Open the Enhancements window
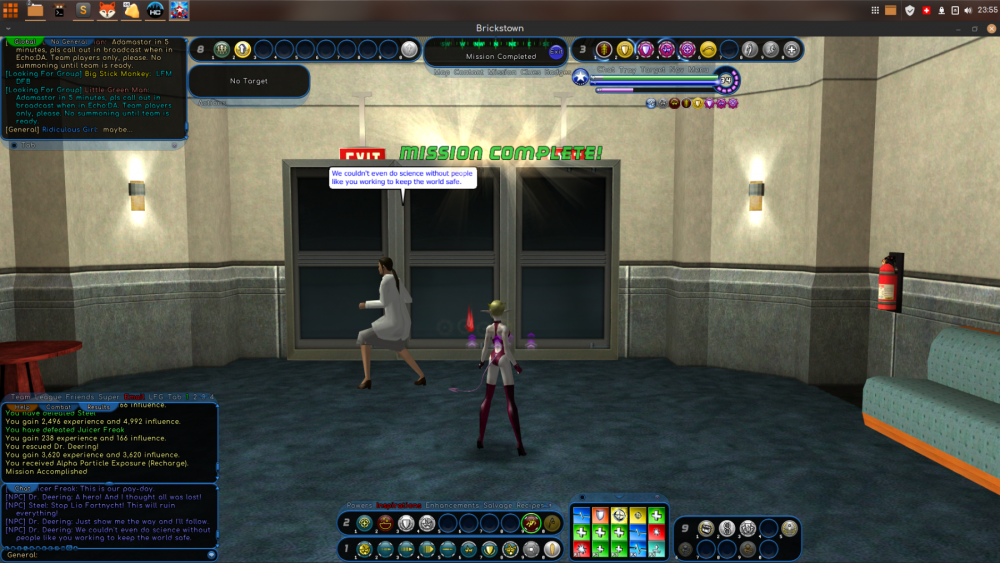 point(453,506)
